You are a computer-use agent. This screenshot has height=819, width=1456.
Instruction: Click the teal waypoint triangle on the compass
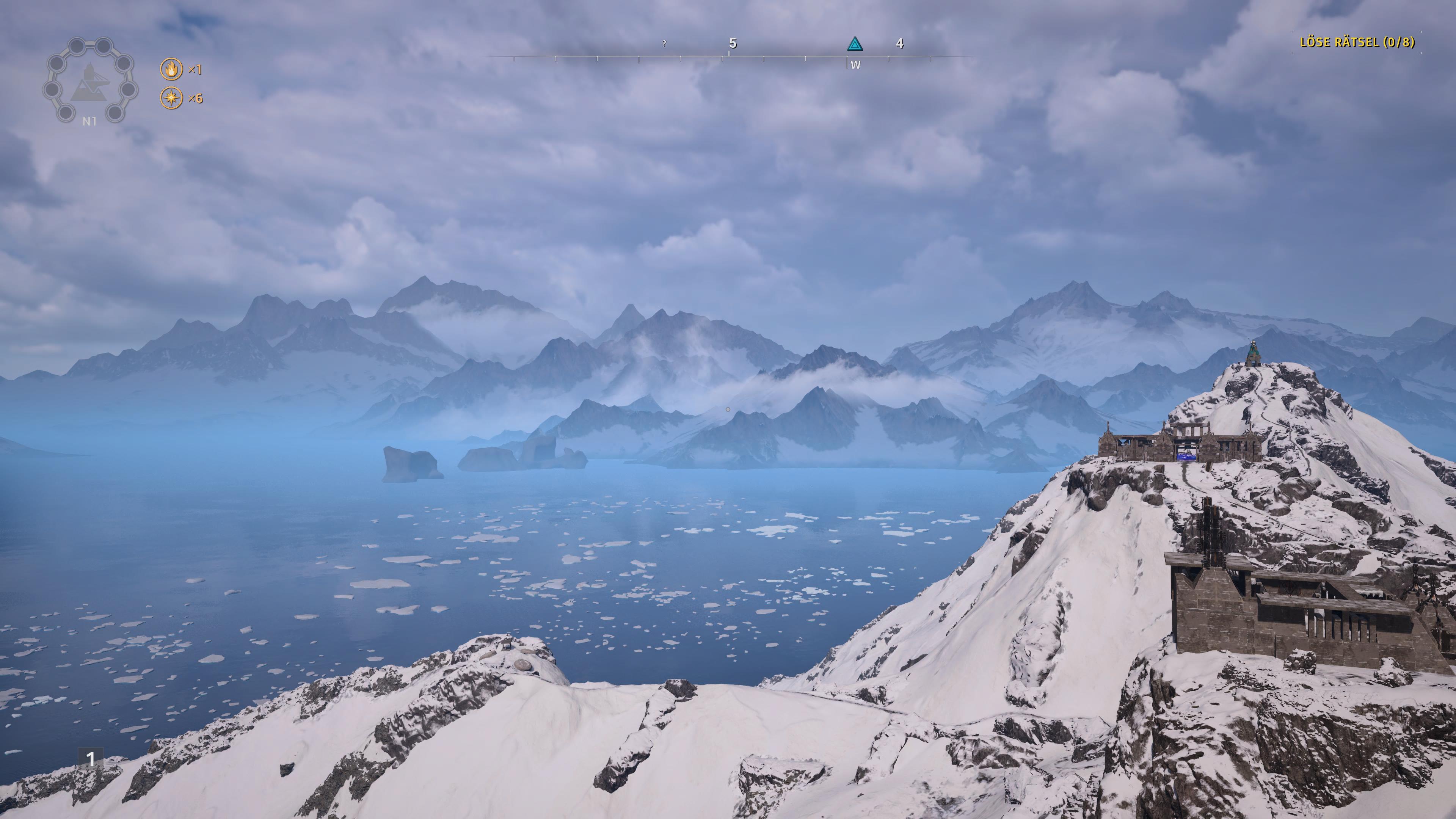[855, 45]
